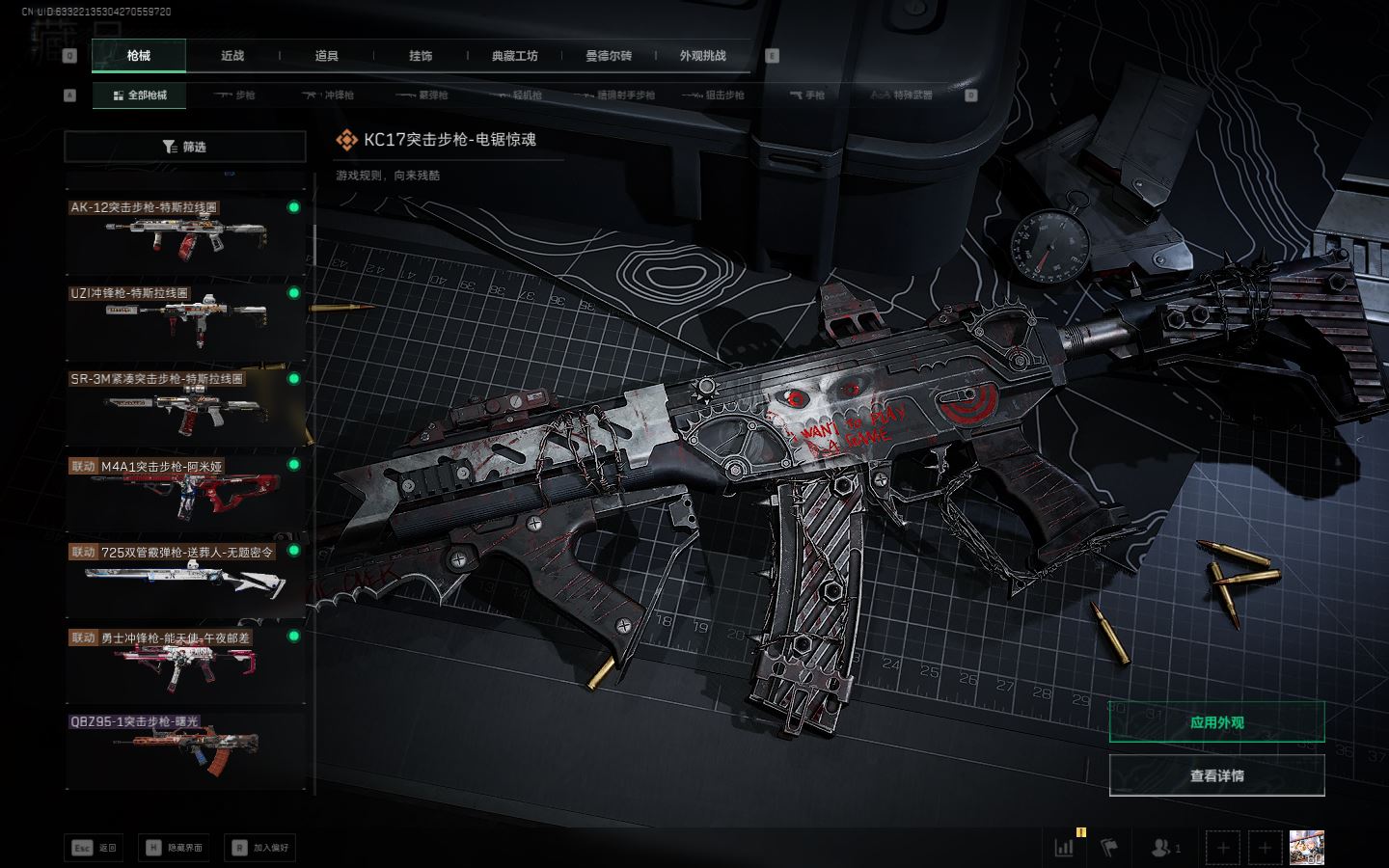This screenshot has height=868, width=1389.
Task: Open the 筛选 filter panel
Action: pos(184,147)
